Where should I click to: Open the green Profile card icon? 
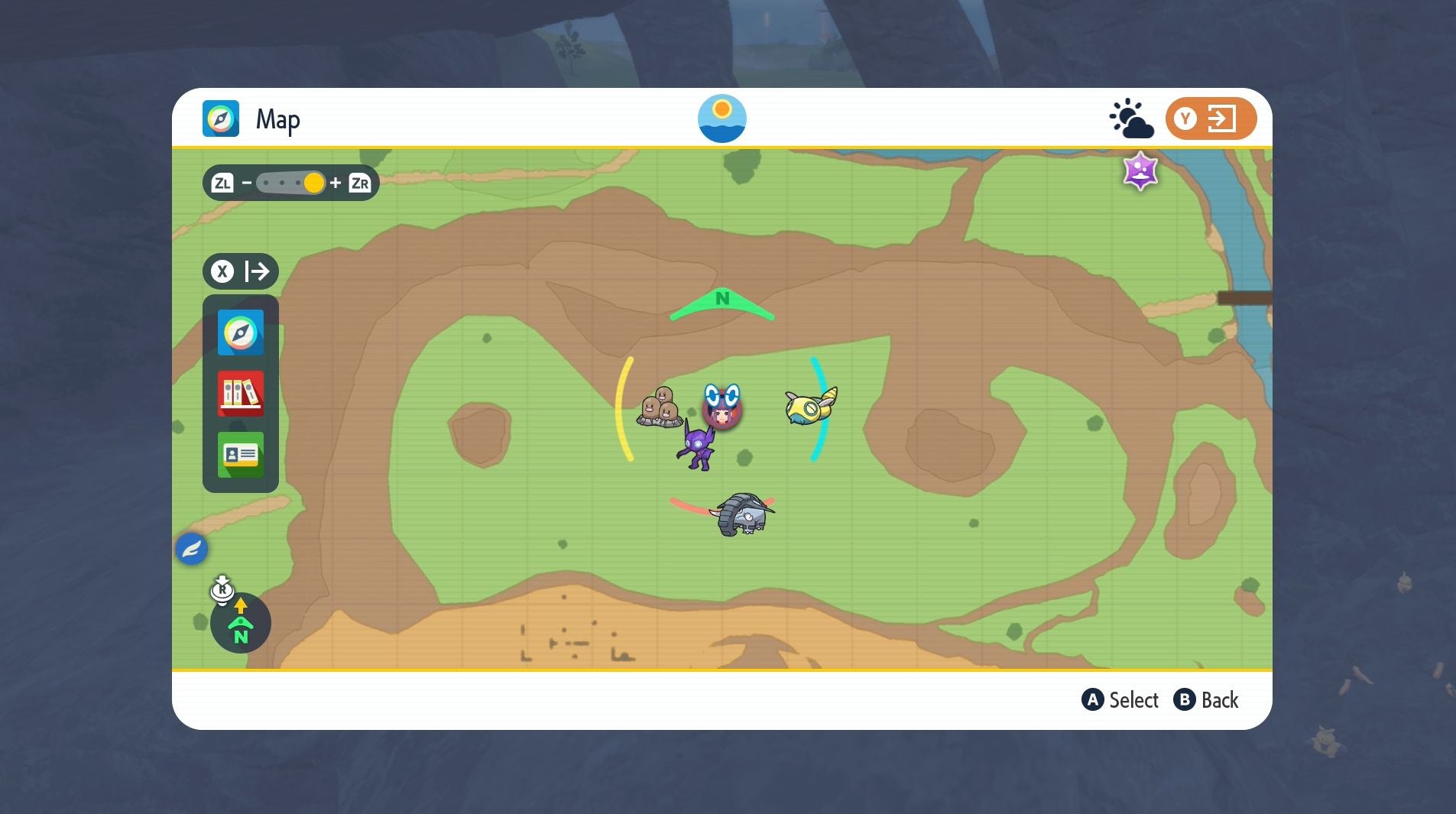(241, 455)
